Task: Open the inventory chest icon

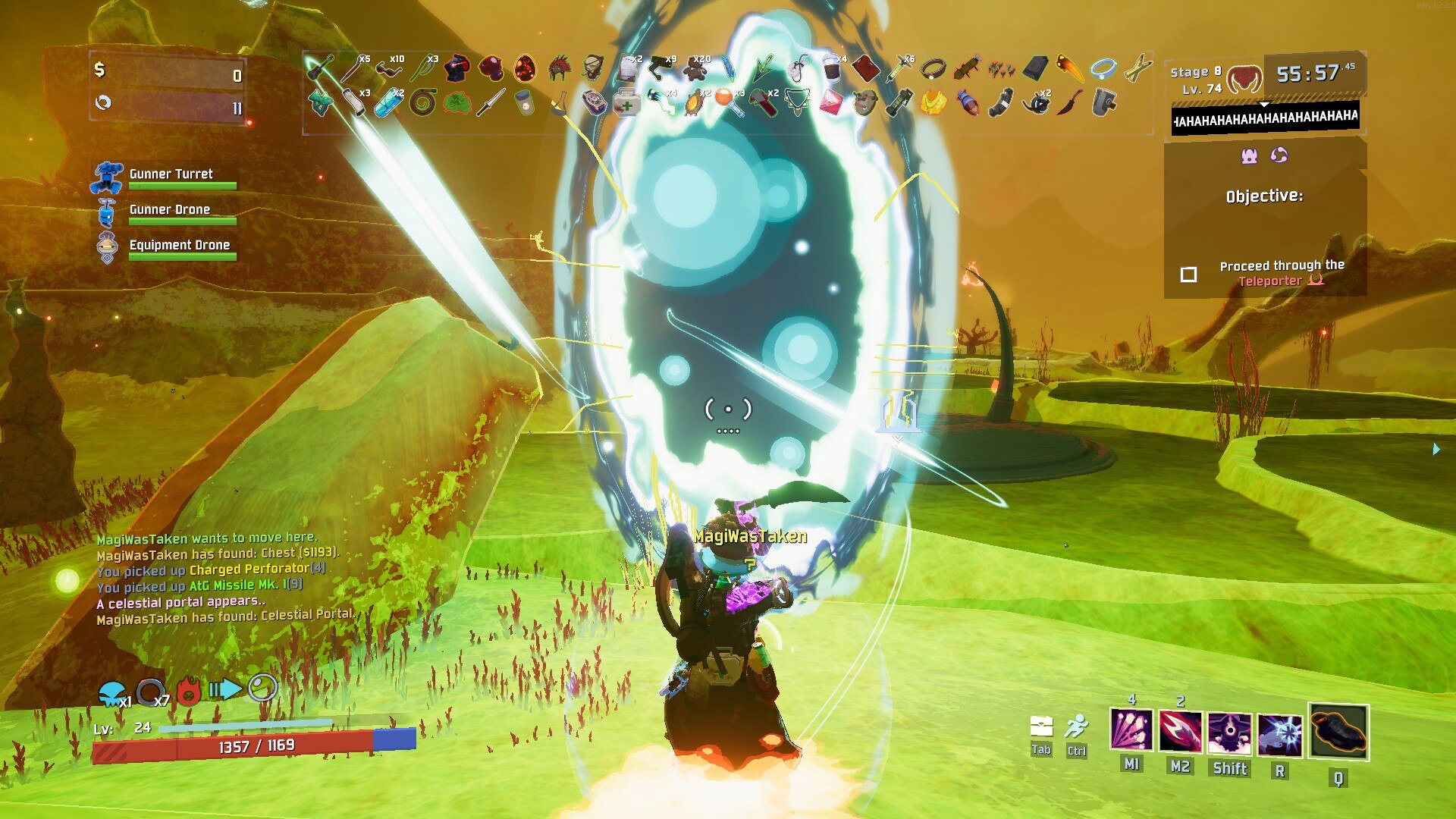Action: [x=1041, y=728]
